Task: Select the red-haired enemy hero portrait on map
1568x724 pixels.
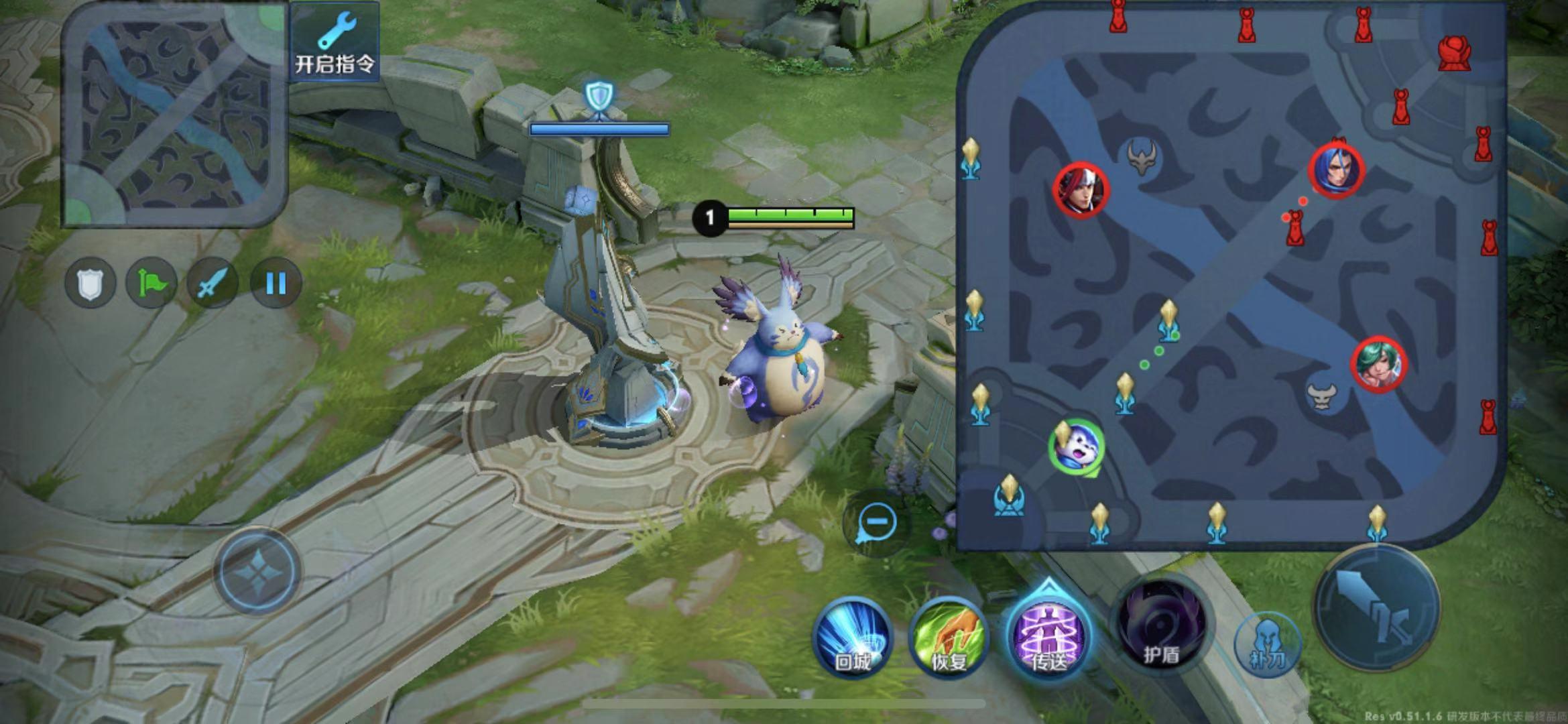Action: 1081,190
